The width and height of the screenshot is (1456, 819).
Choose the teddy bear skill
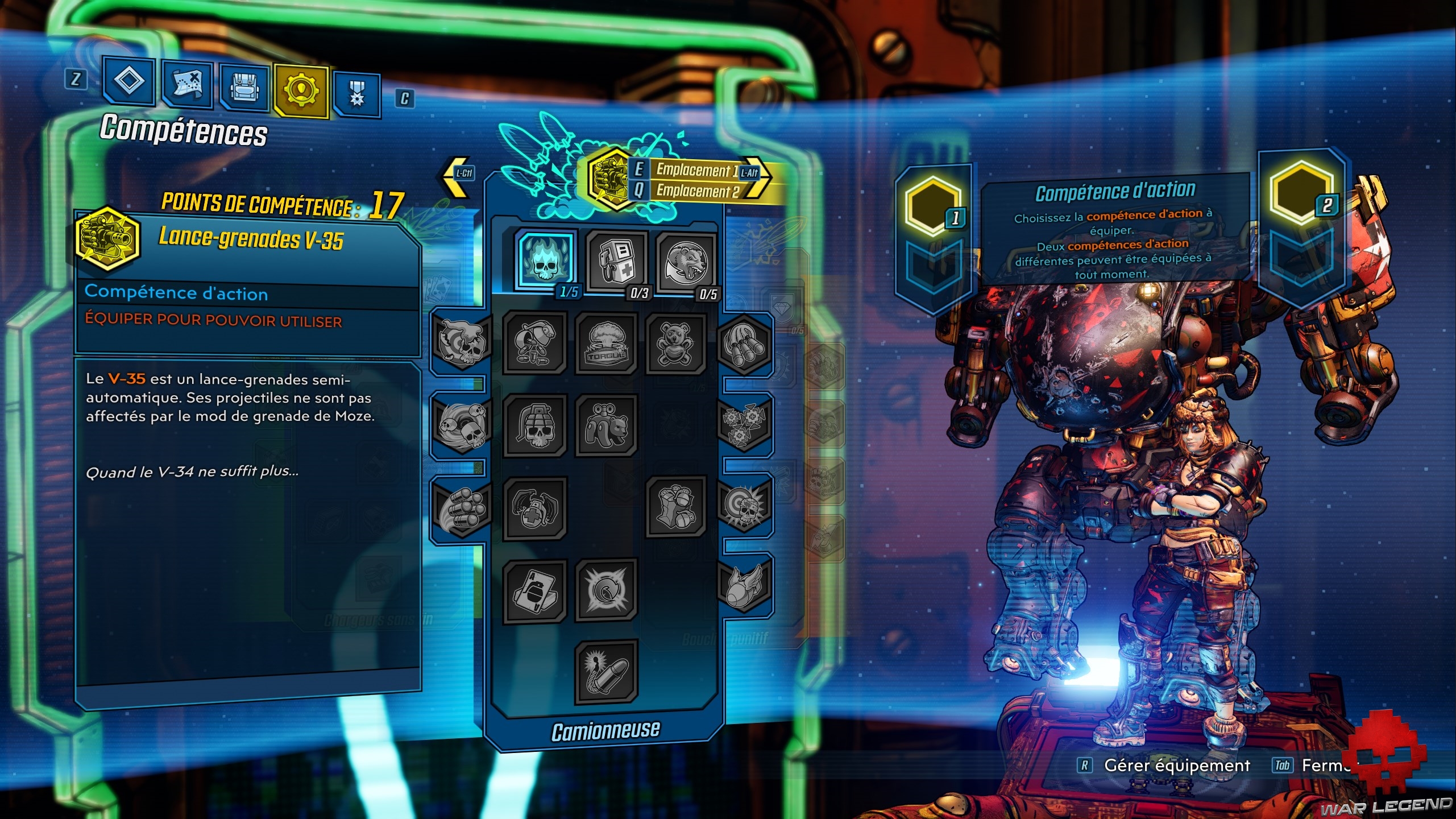tap(675, 344)
